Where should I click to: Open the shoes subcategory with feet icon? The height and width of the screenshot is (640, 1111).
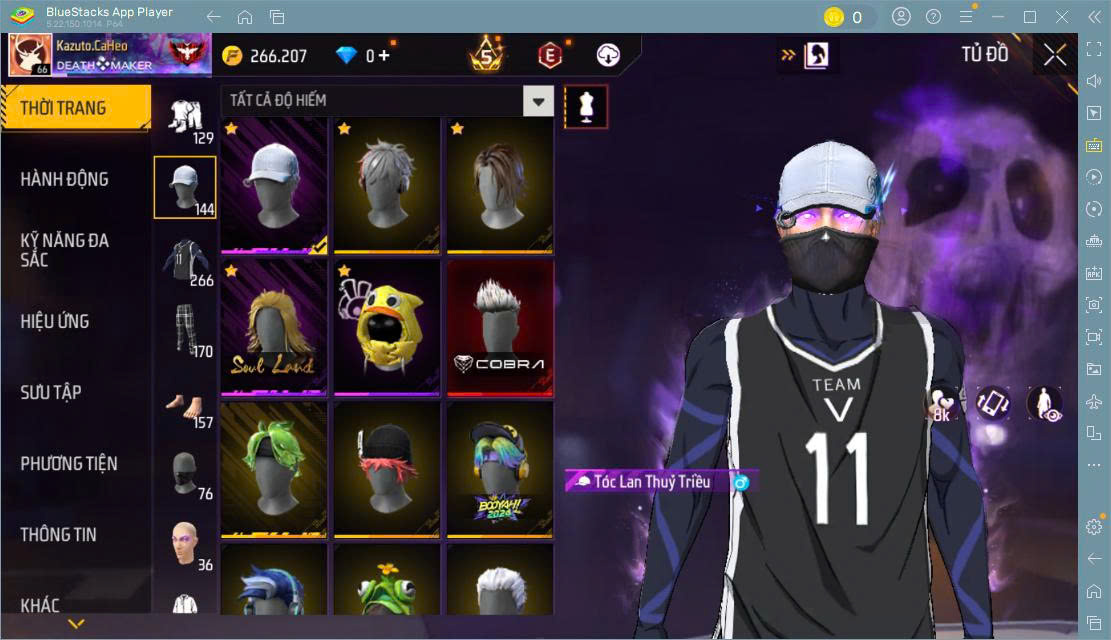[x=184, y=405]
